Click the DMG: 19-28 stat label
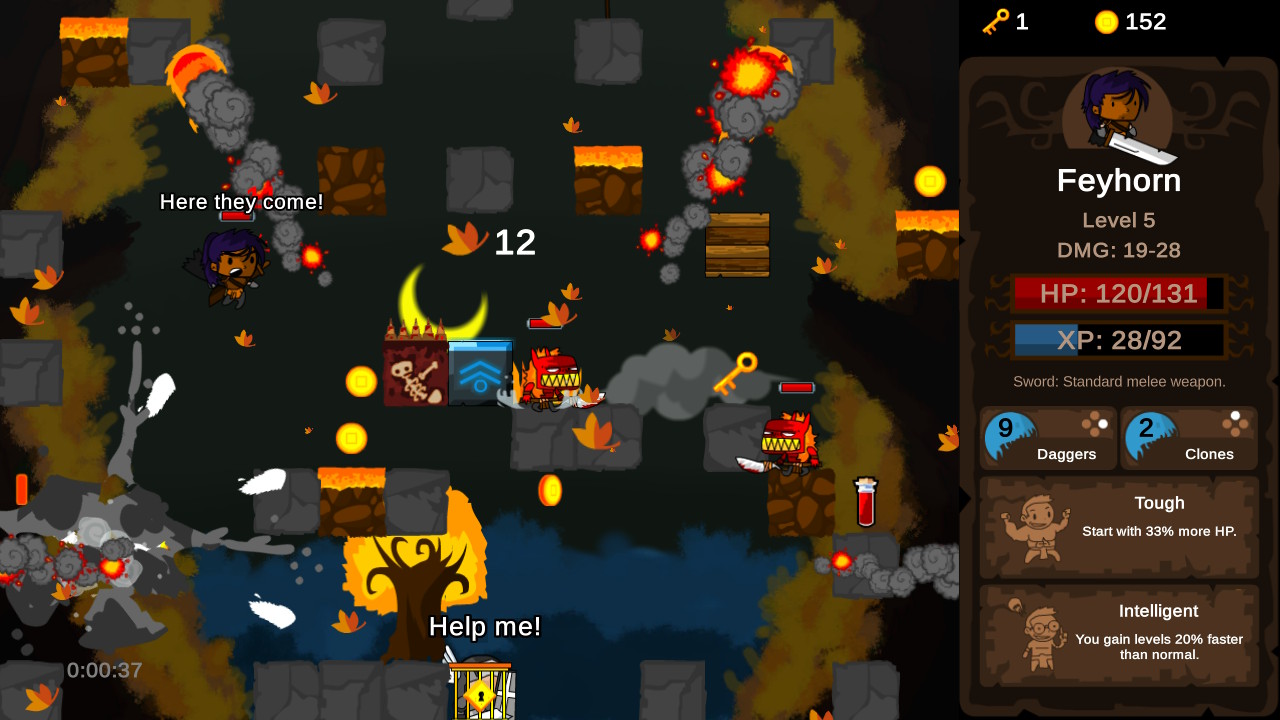 pyautogui.click(x=1119, y=251)
